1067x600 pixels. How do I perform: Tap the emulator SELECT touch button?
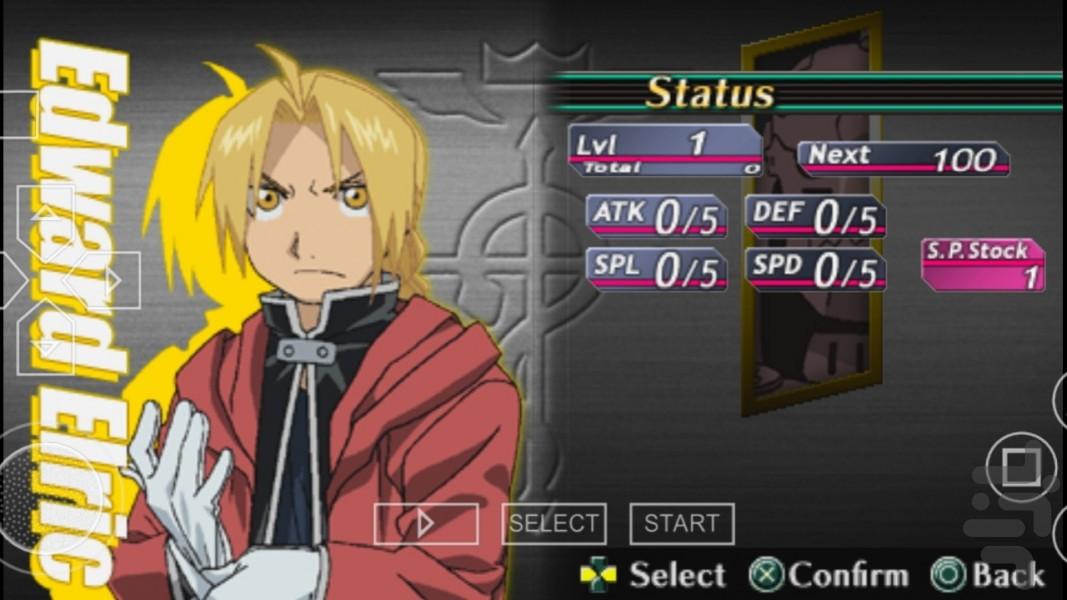pyautogui.click(x=553, y=523)
